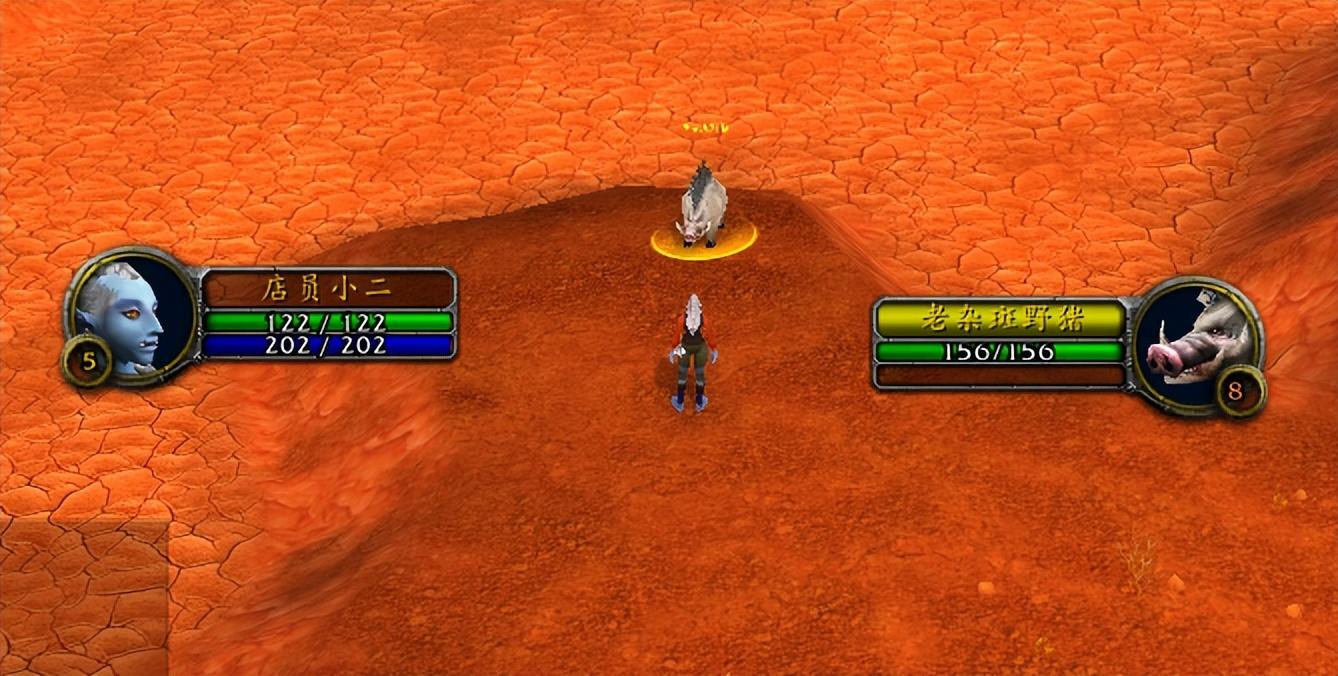This screenshot has width=1338, height=676.
Task: Select the 店员小二 player name plate
Action: pyautogui.click(x=328, y=289)
